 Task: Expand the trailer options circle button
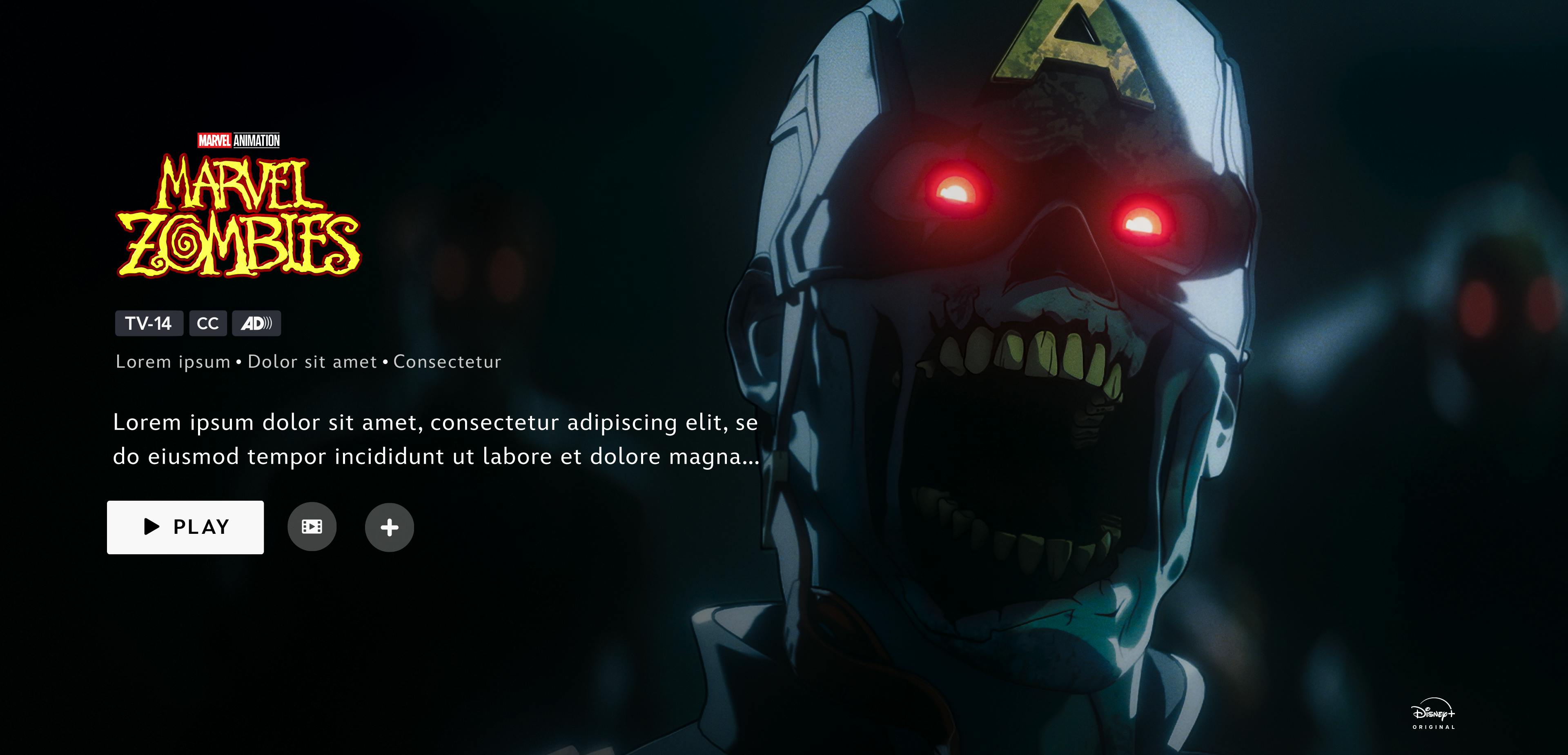tap(312, 527)
